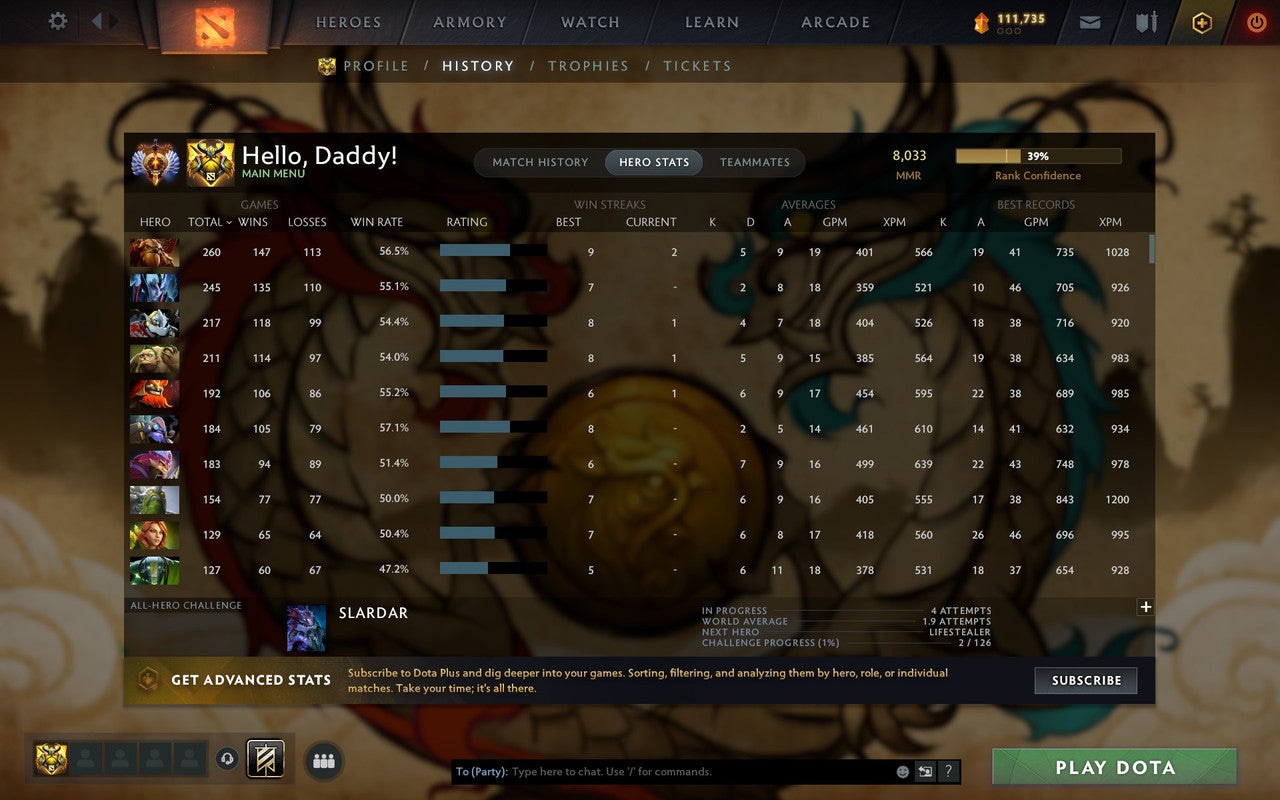1280x800 pixels.
Task: Click the Rank Confidence progress bar at 39%
Action: (1039, 155)
